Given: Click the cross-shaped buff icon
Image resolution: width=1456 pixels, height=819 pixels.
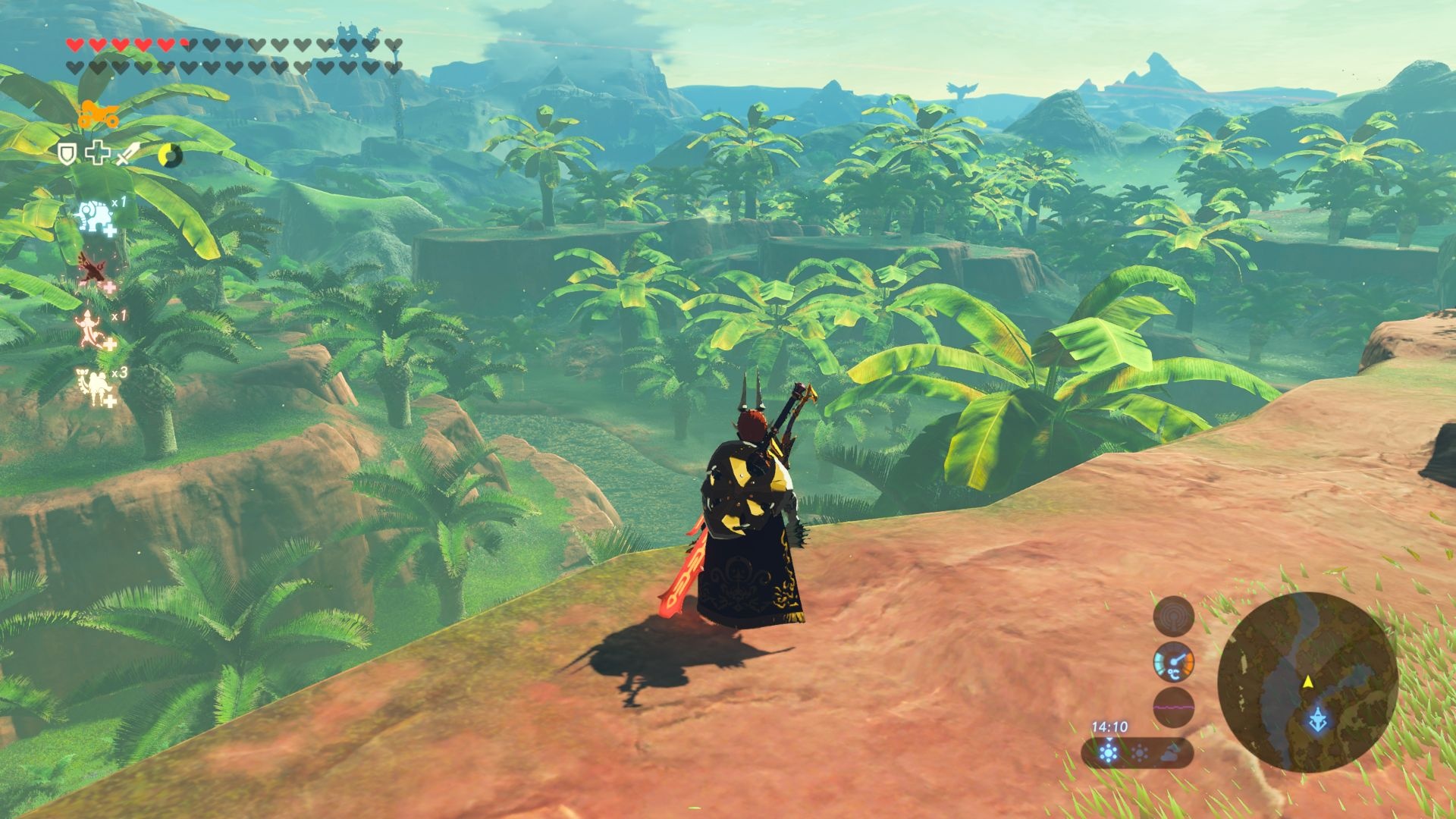Looking at the screenshot, I should [x=97, y=154].
